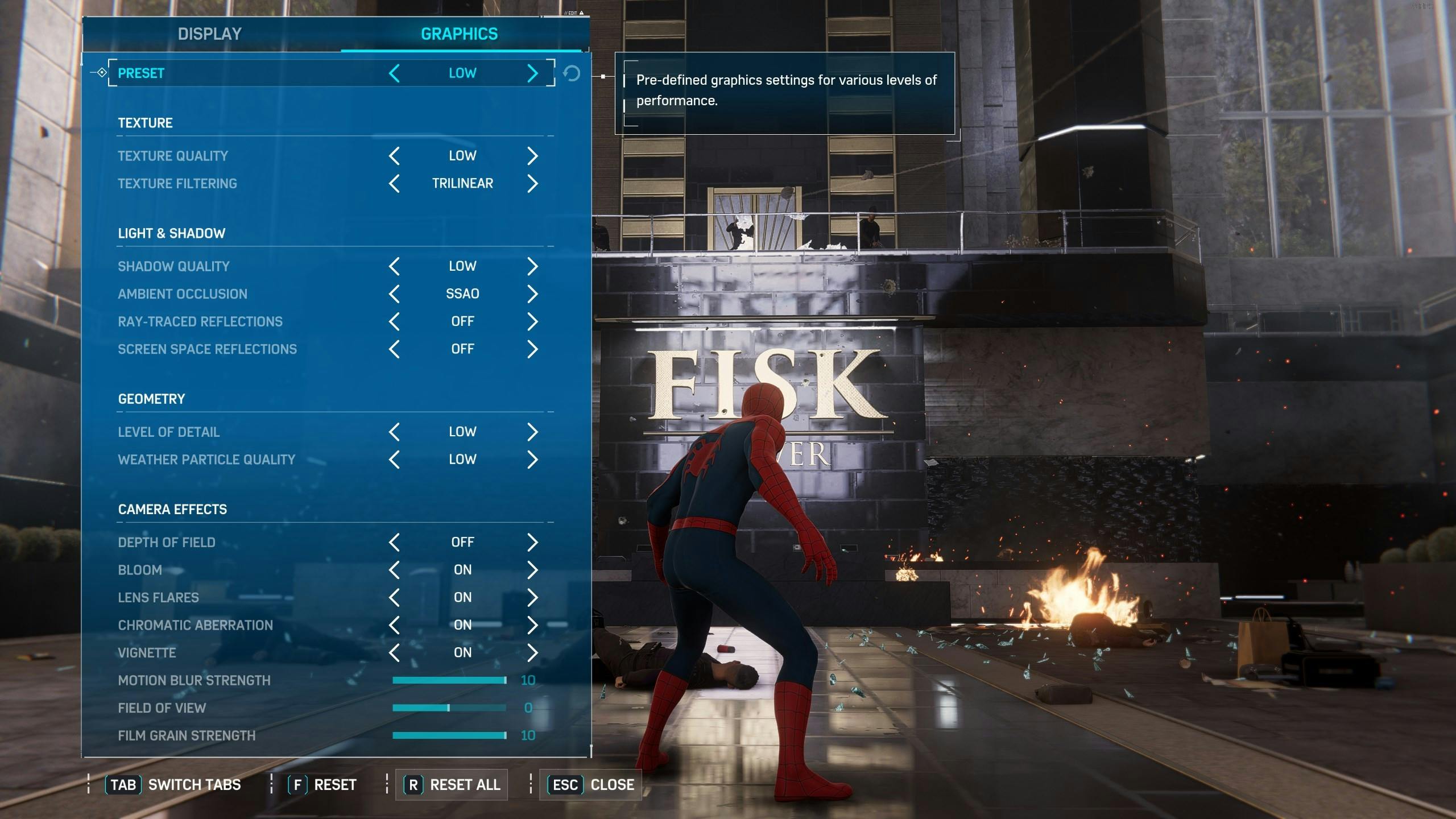The image size is (1456, 819).
Task: Click the Motion Blur Strength slider
Action: 449,680
